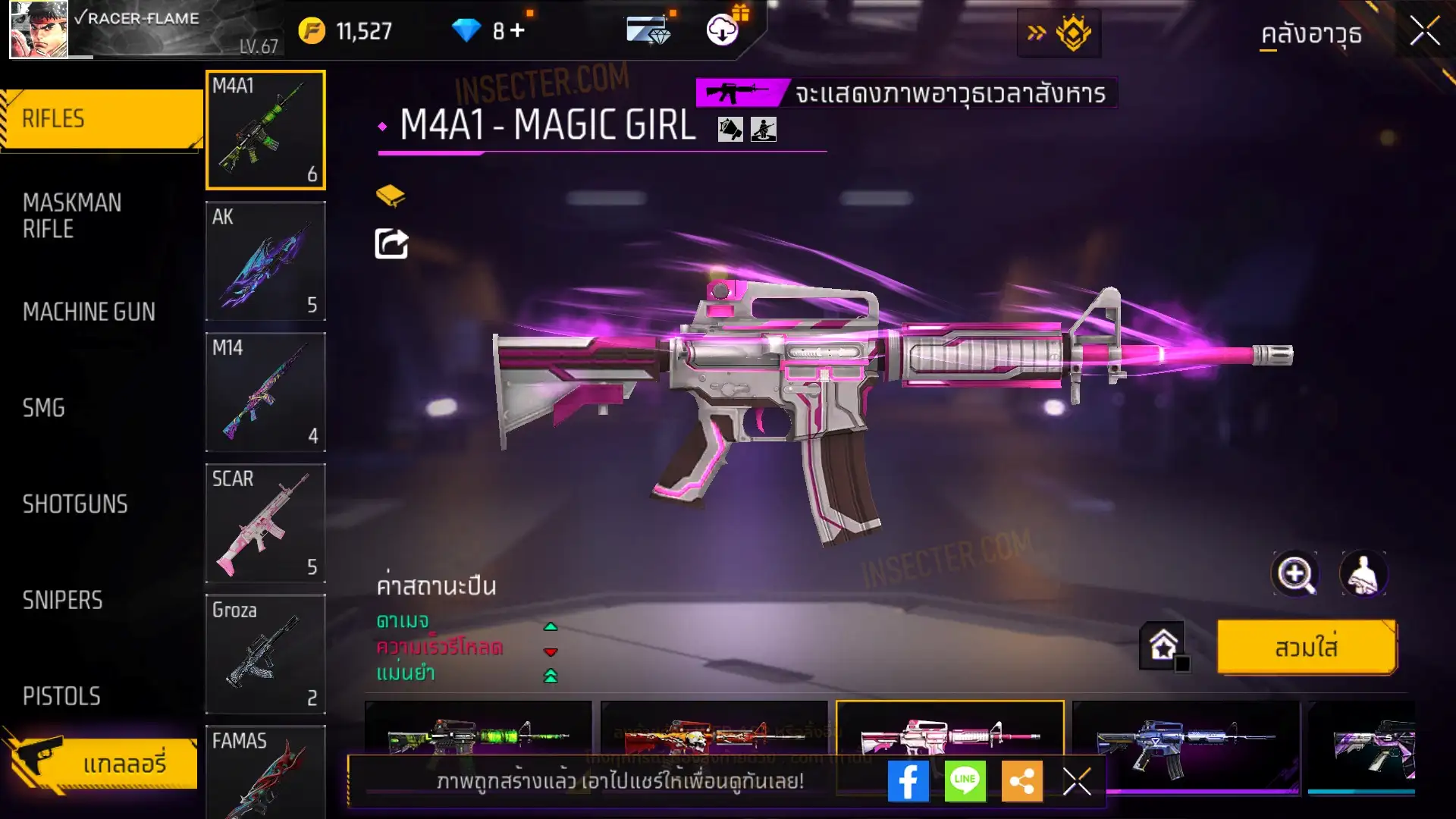Close the weapon vault screen
Viewport: 1456px width, 819px height.
[1424, 32]
